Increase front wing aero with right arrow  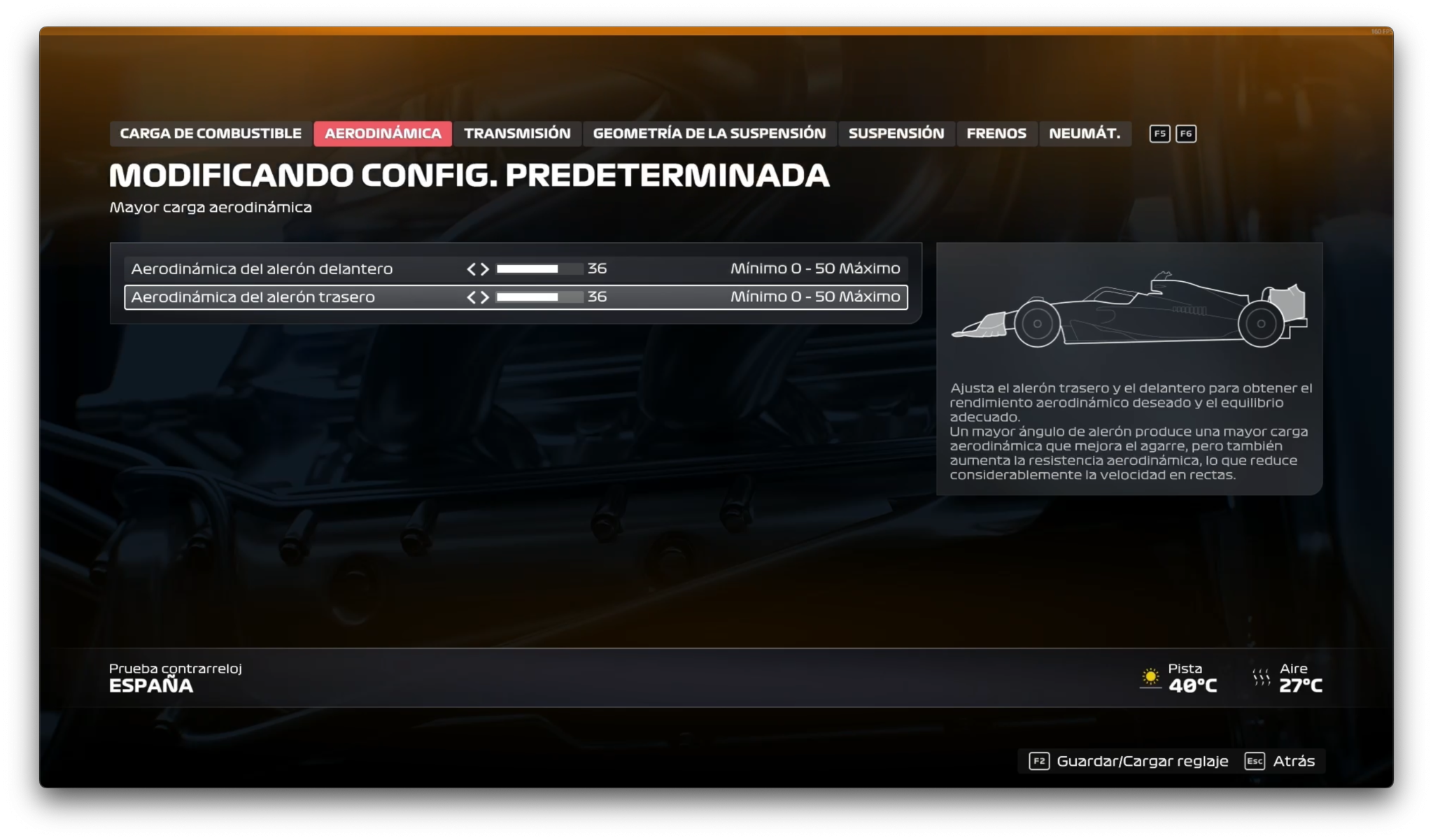tap(485, 268)
